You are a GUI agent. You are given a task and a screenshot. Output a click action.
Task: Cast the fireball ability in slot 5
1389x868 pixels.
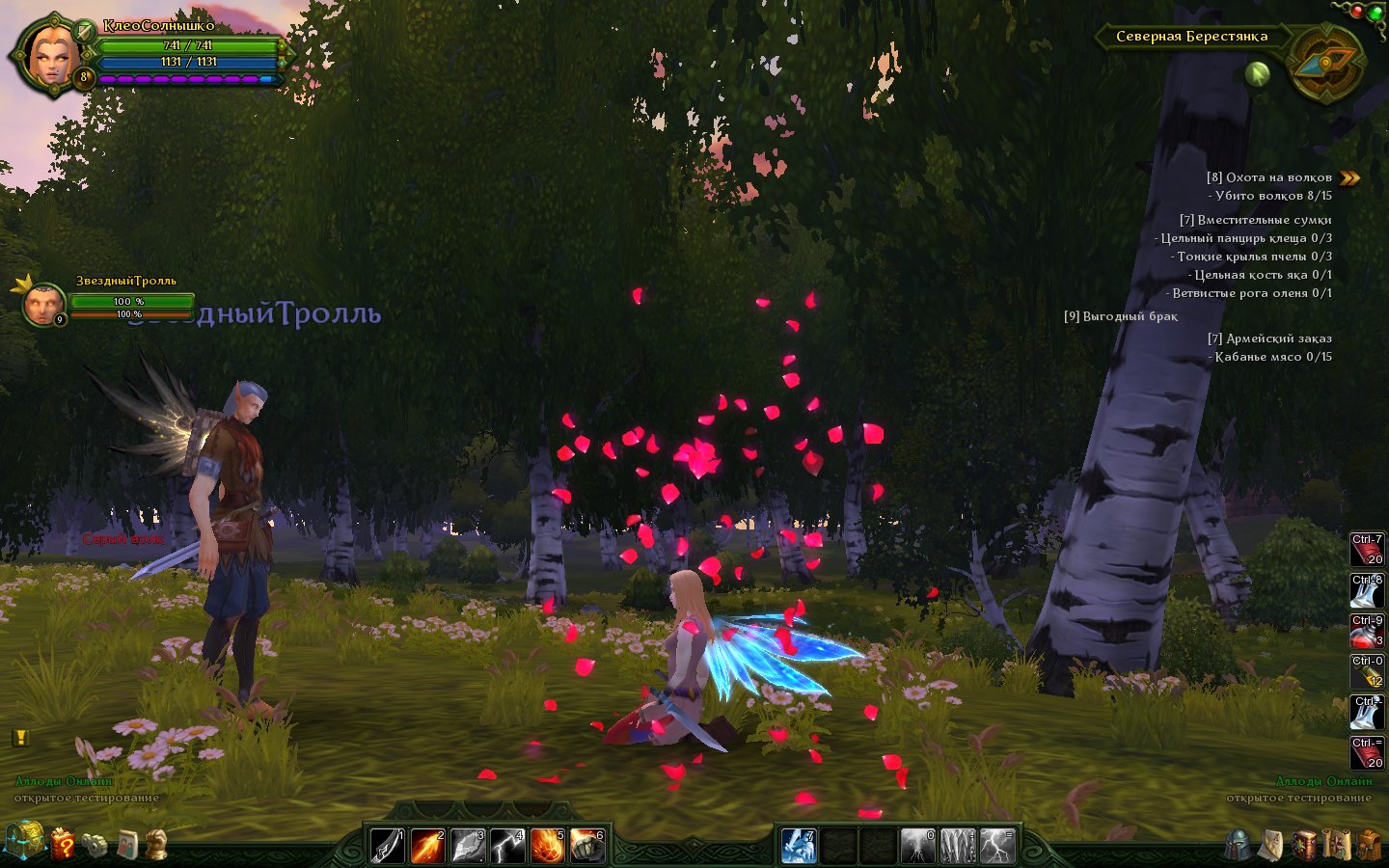pyautogui.click(x=547, y=846)
